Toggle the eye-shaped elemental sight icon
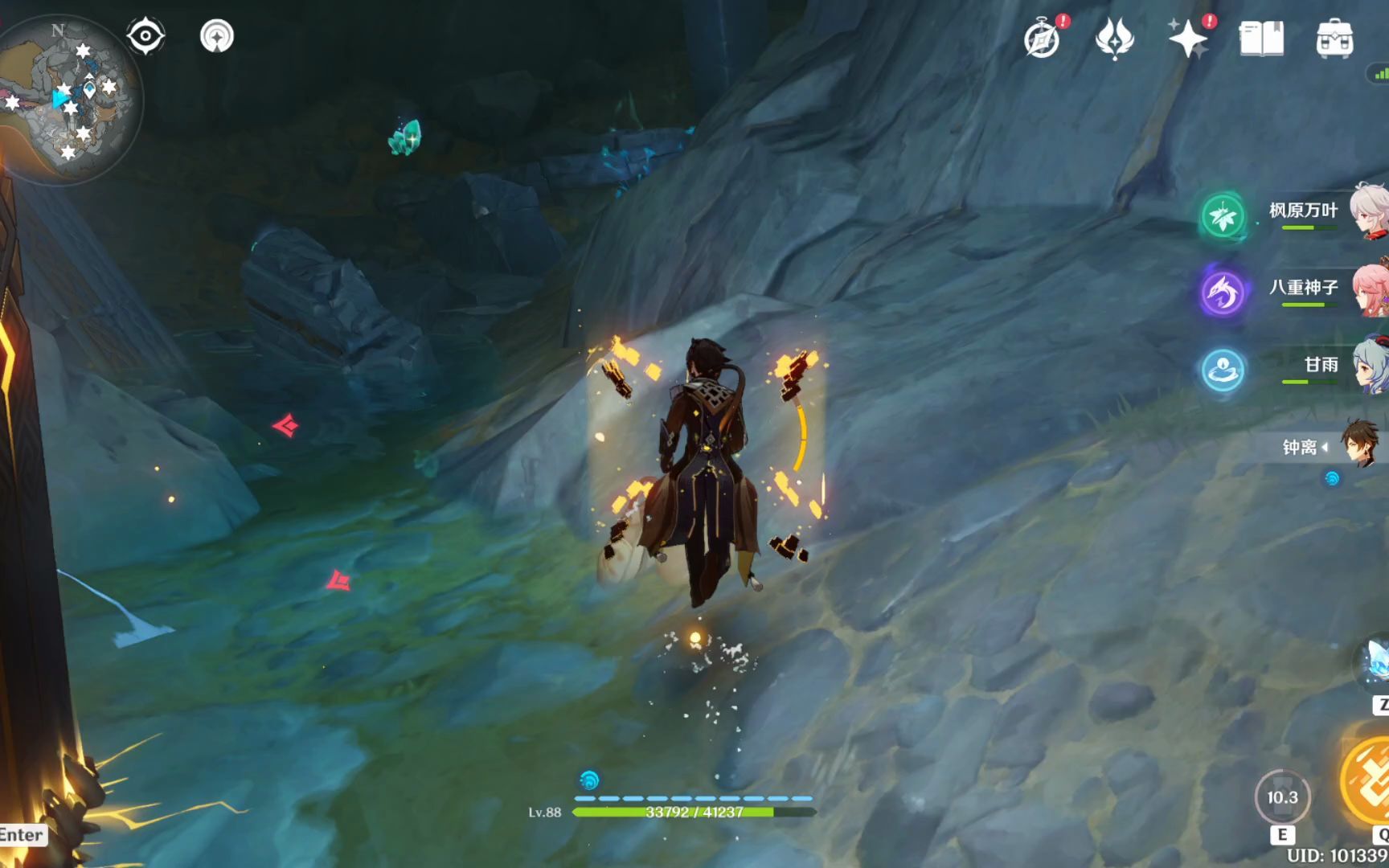The width and height of the screenshot is (1389, 868). [x=145, y=36]
